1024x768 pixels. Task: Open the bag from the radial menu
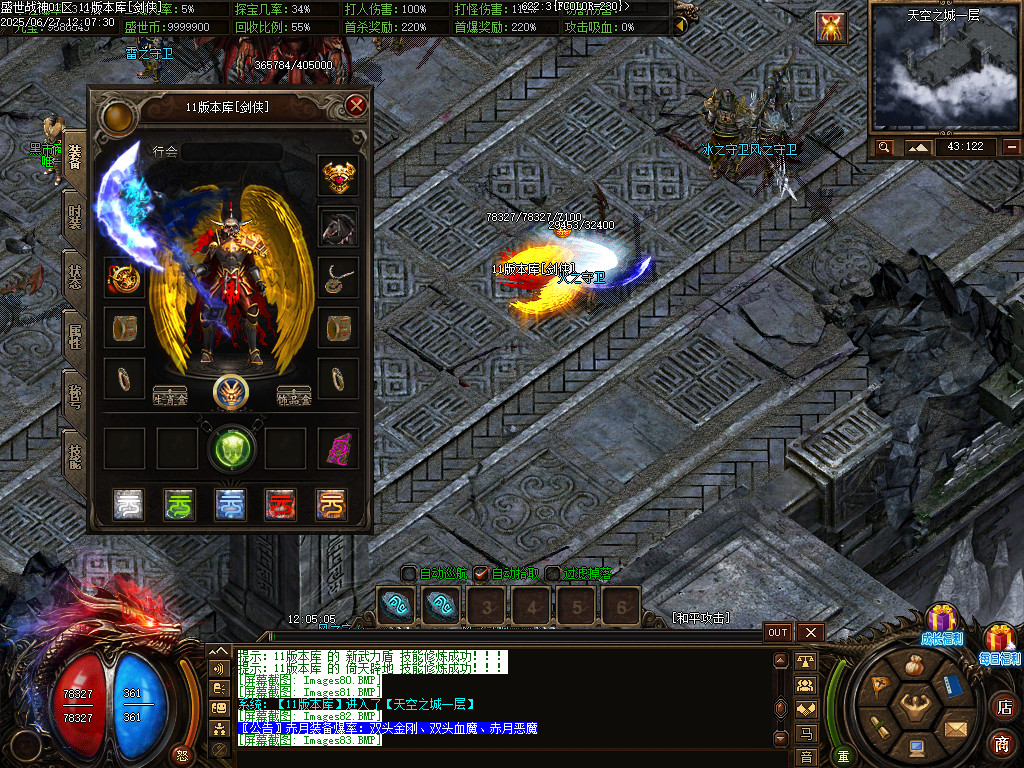coord(915,665)
